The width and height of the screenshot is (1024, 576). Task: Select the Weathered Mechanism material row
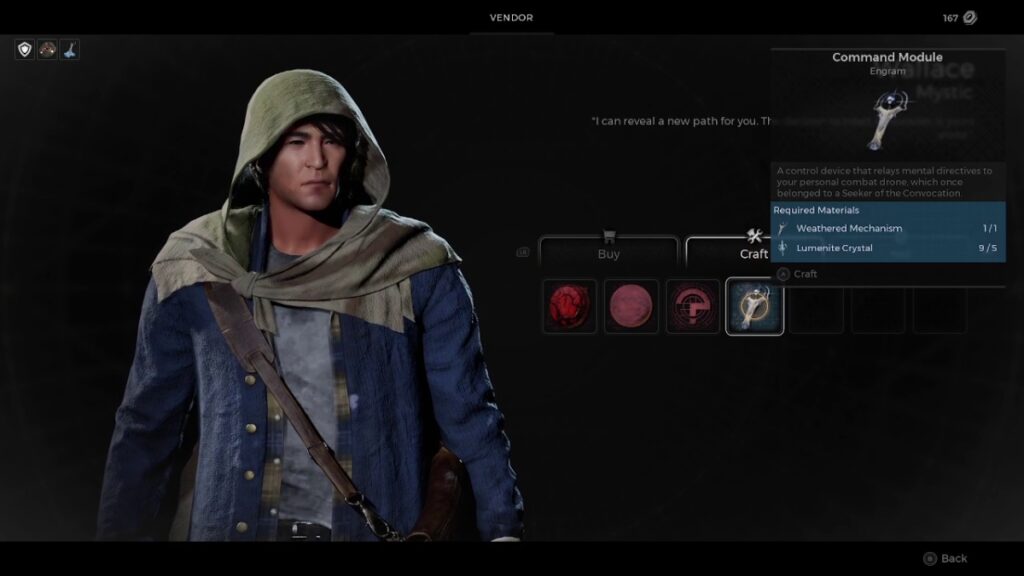888,228
